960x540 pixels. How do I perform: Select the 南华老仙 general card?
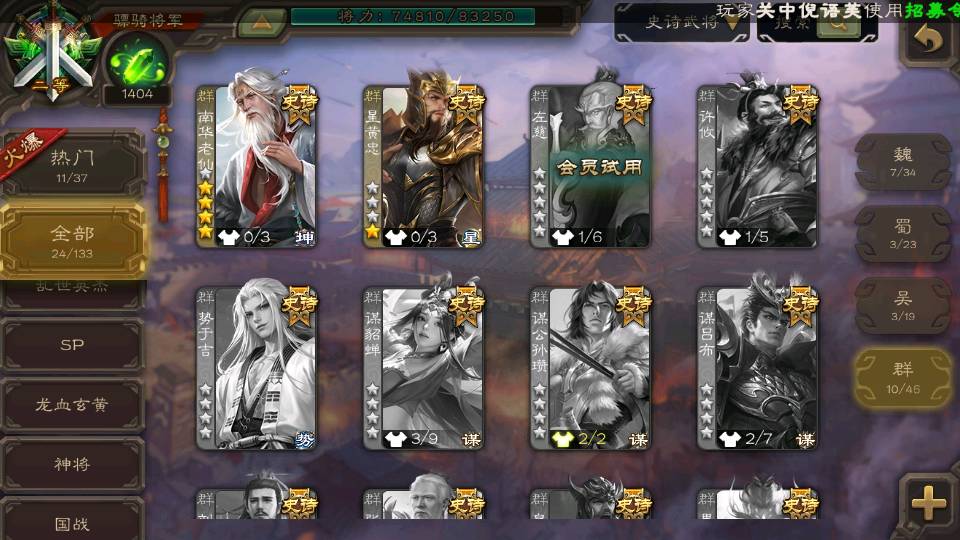click(257, 165)
